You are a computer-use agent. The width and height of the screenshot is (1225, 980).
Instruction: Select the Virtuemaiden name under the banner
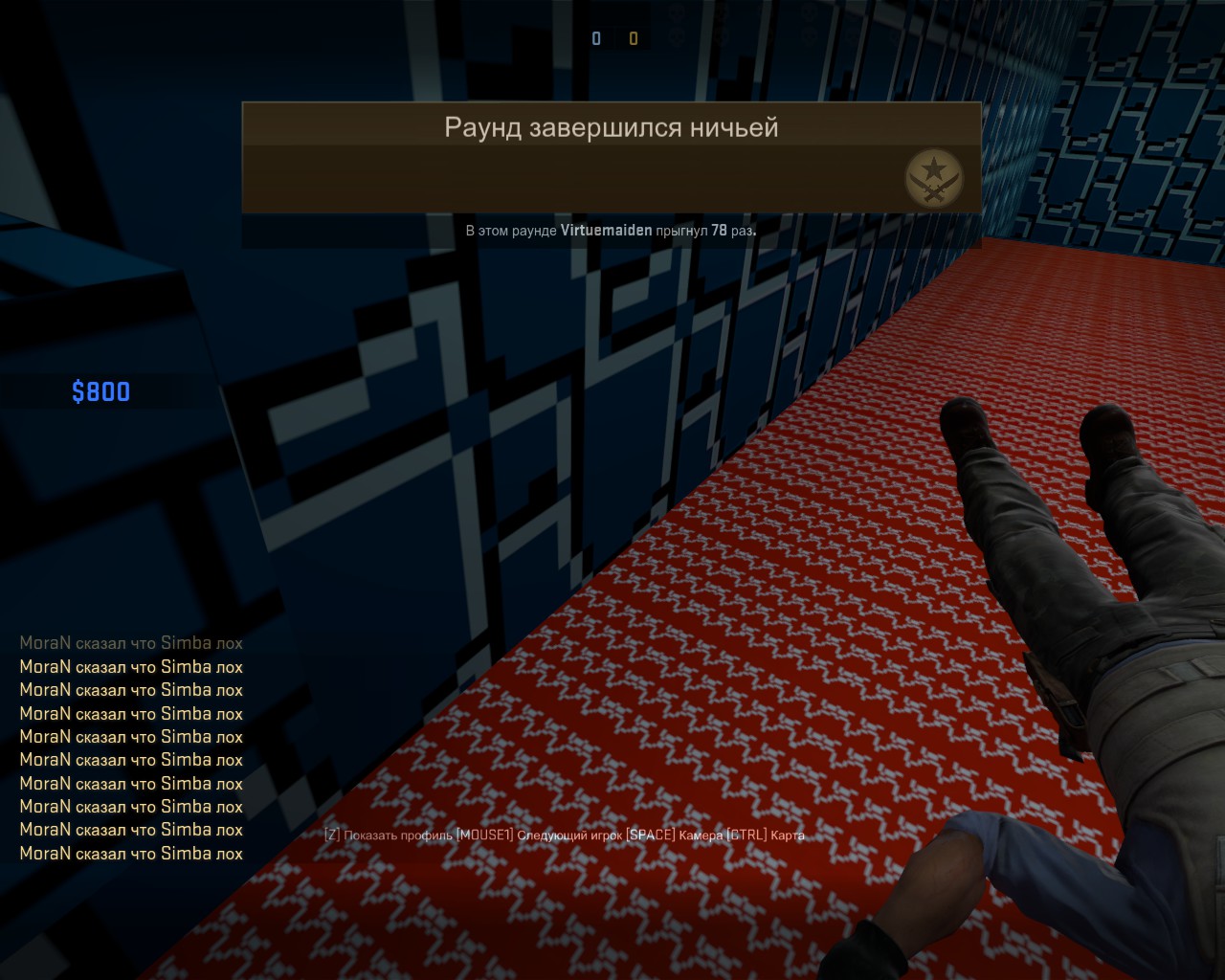606,231
